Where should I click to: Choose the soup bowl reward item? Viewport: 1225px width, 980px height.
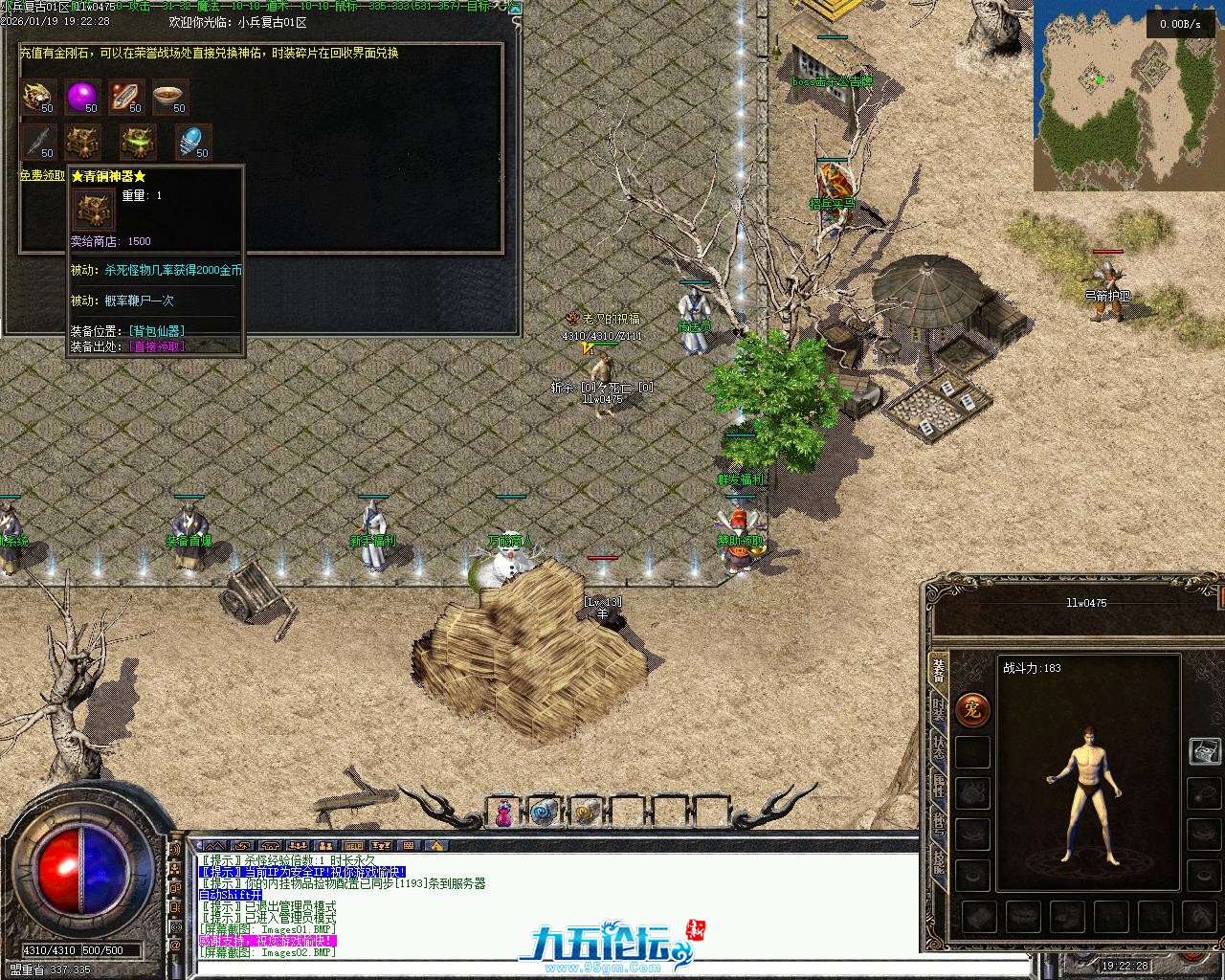click(170, 97)
